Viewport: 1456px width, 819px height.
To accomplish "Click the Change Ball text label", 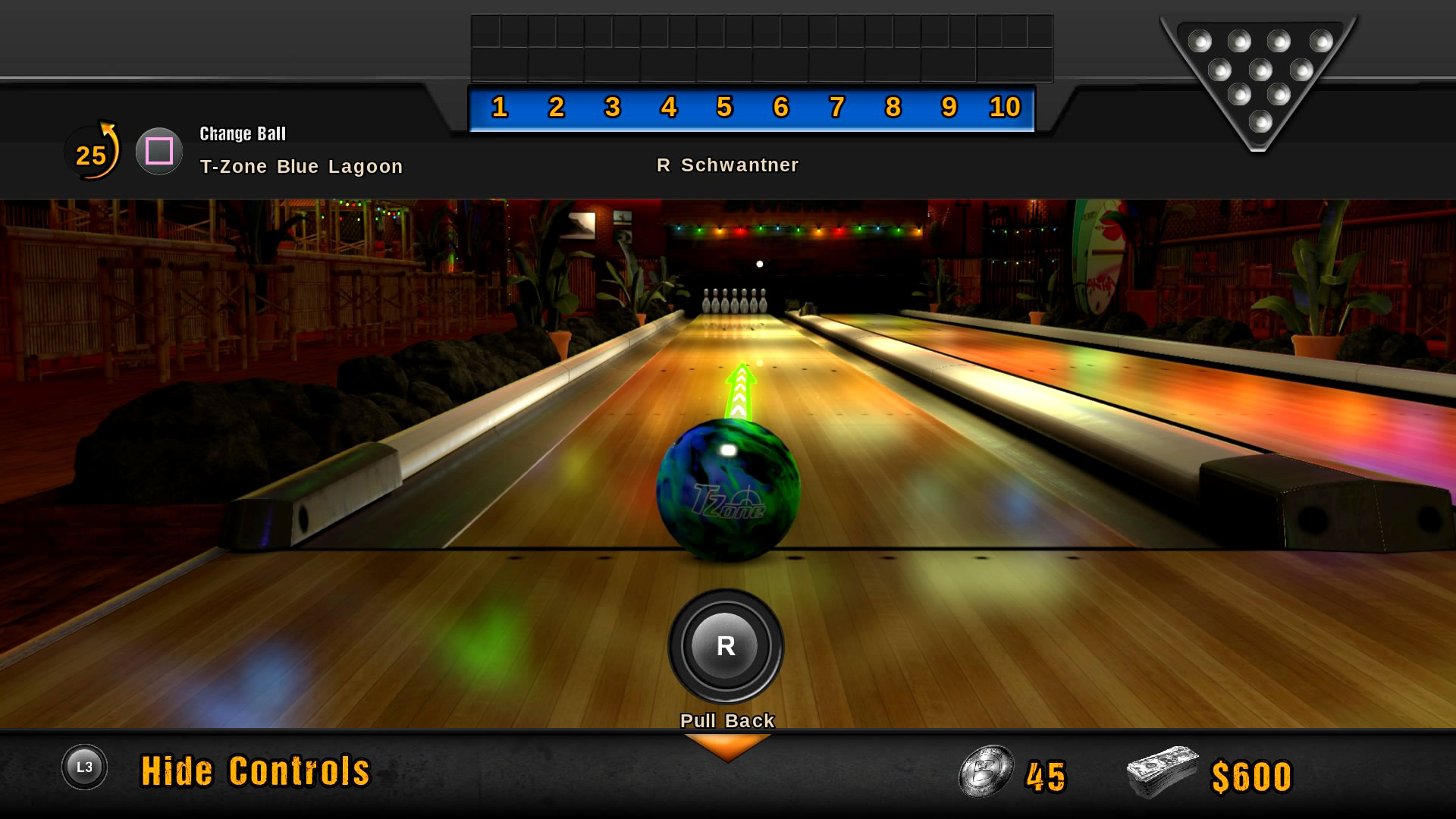I will [242, 133].
